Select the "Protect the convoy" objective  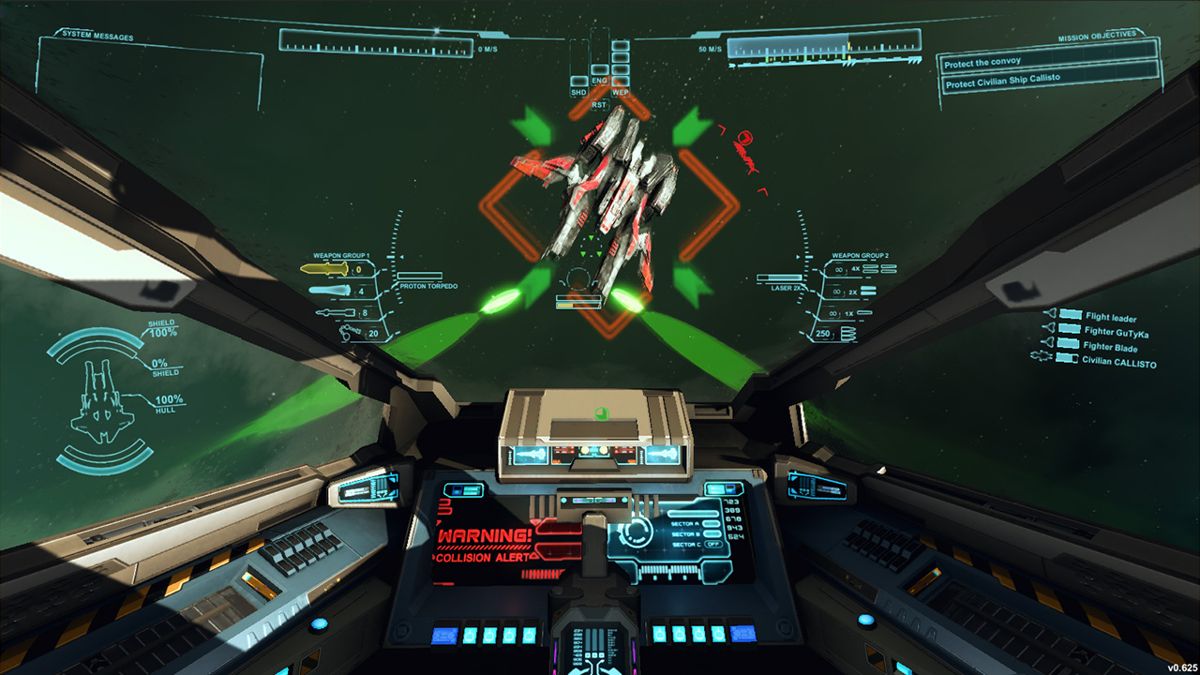pyautogui.click(x=1048, y=62)
